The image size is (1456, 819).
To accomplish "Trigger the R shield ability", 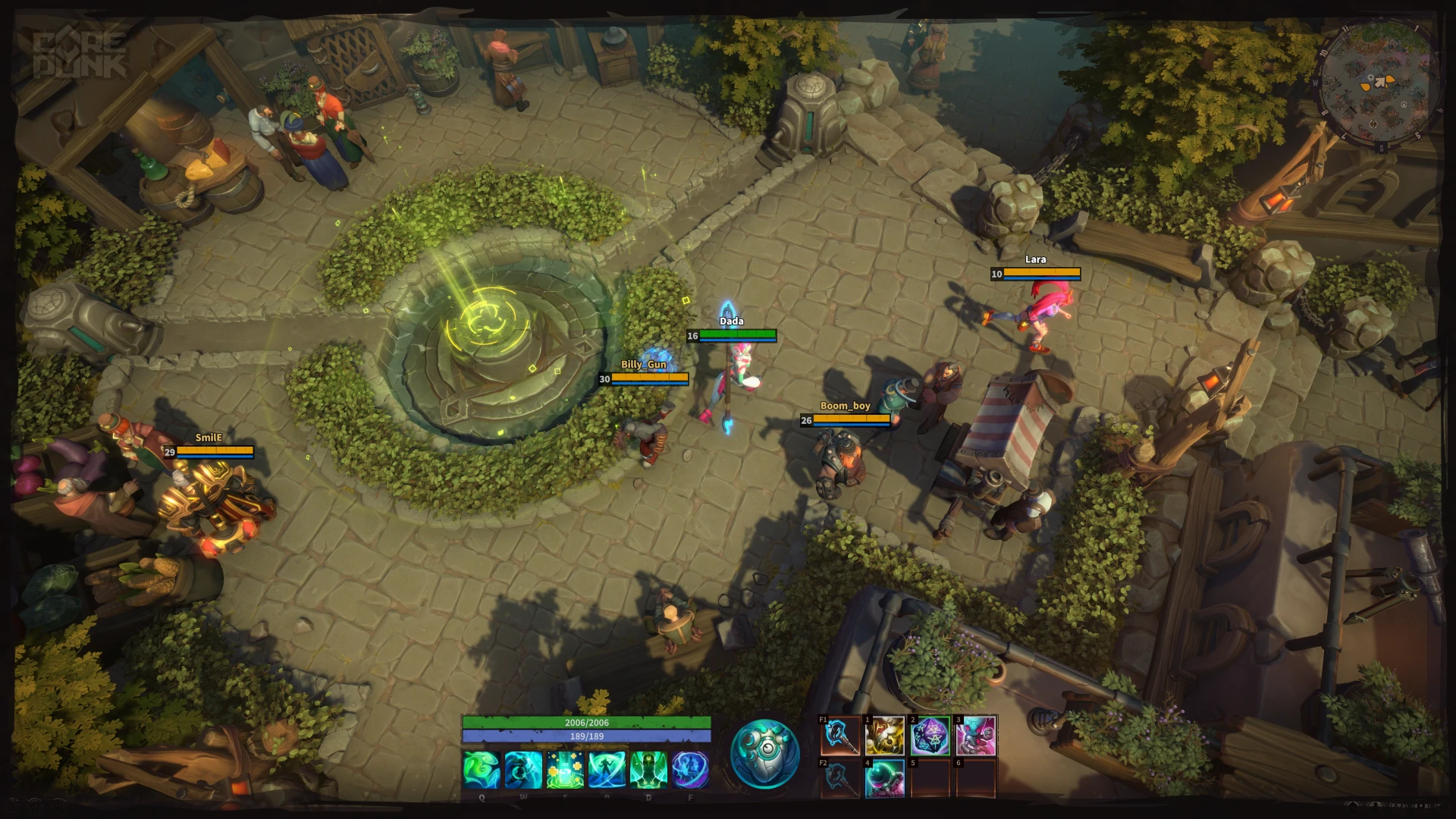I will [605, 769].
